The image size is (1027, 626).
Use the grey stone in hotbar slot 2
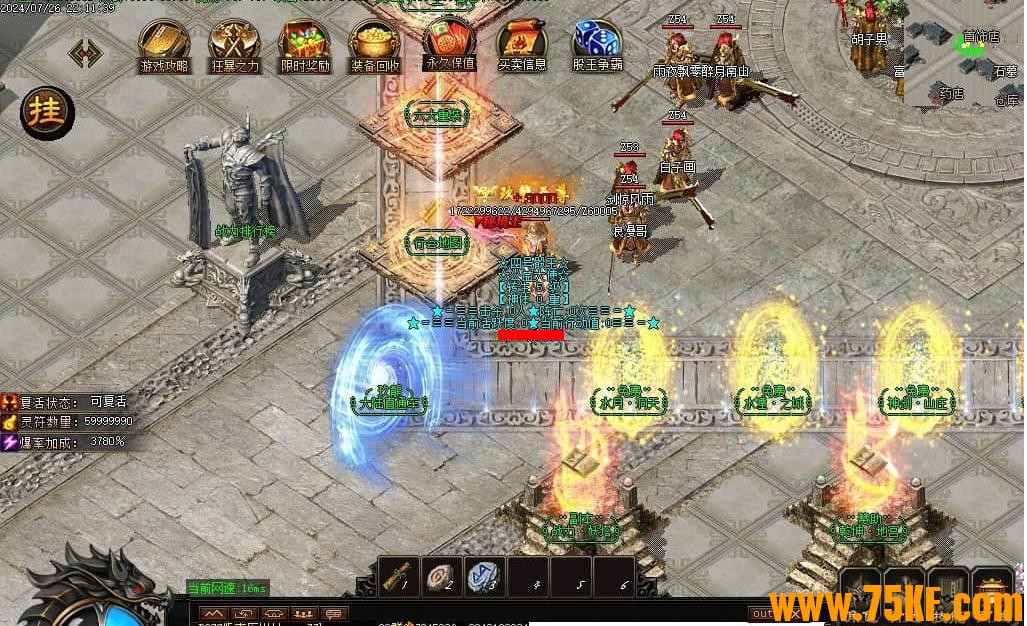441,577
